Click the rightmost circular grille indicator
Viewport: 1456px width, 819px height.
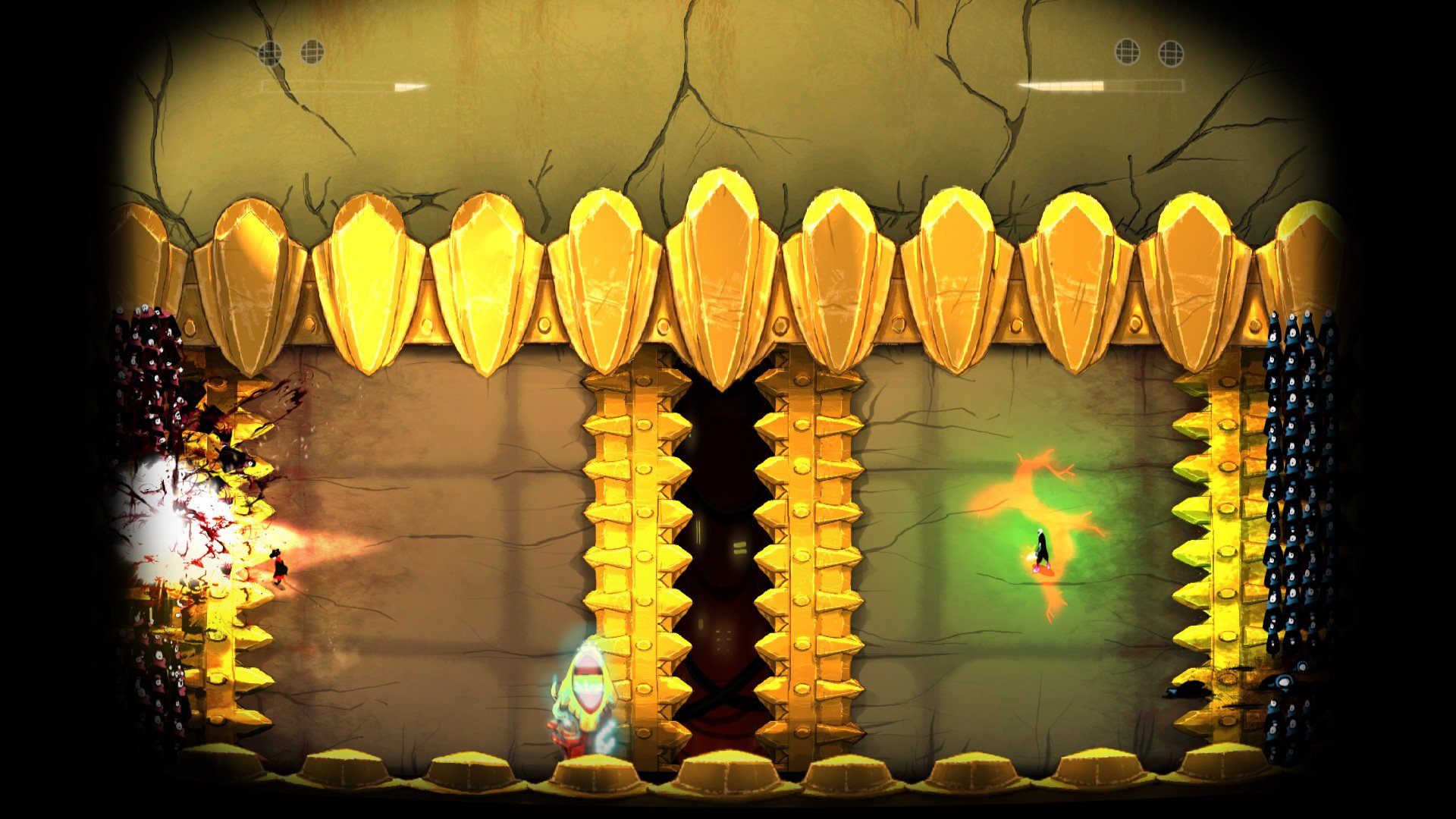1172,52
